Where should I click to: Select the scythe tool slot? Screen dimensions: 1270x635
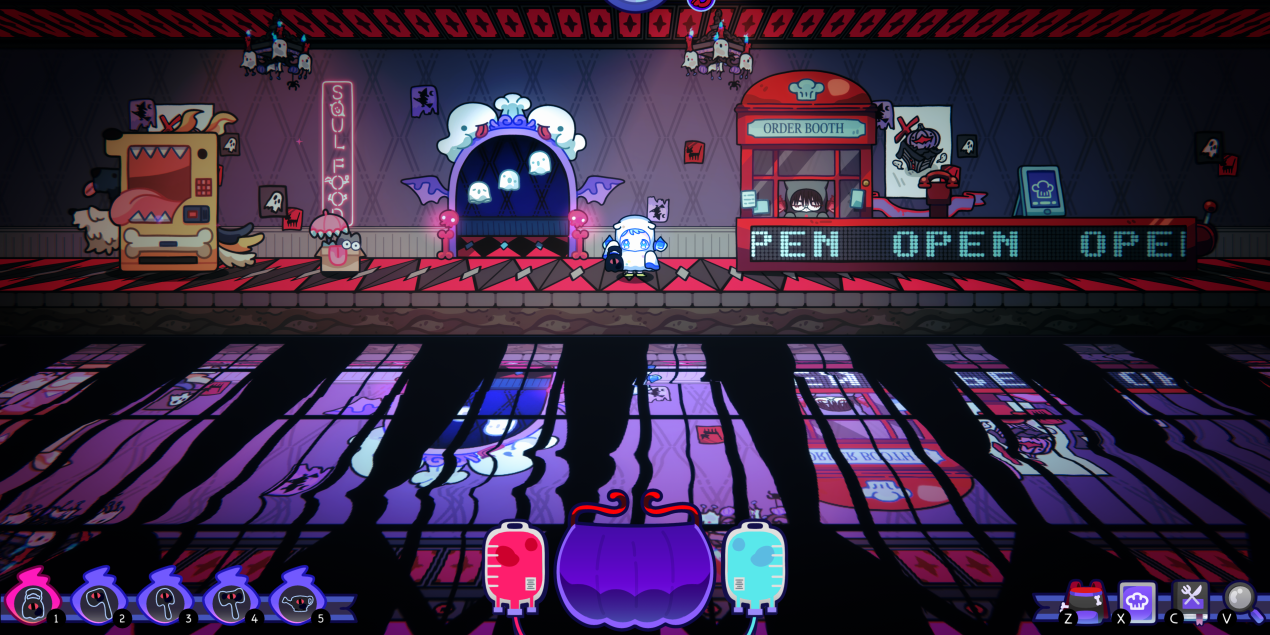tap(97, 600)
